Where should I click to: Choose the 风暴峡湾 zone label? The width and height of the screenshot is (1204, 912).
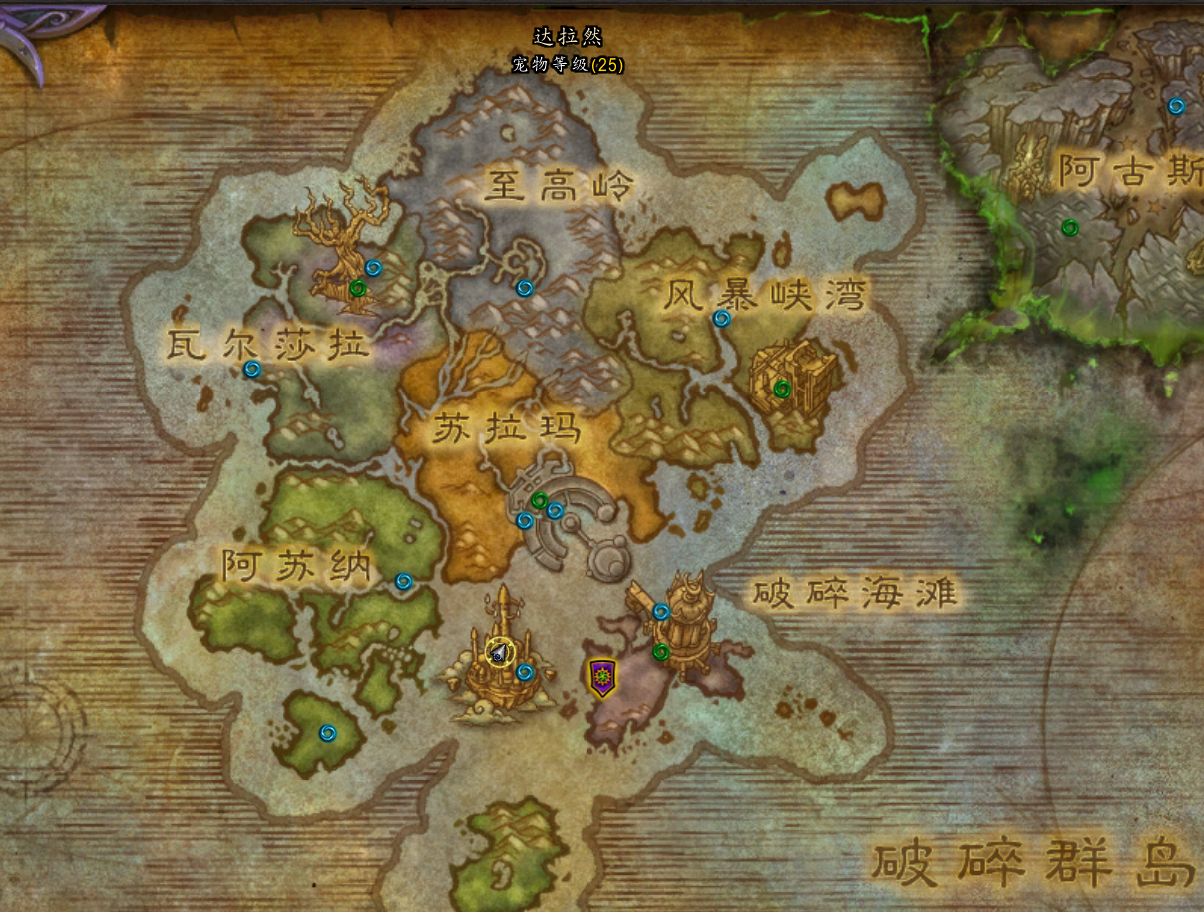765,295
